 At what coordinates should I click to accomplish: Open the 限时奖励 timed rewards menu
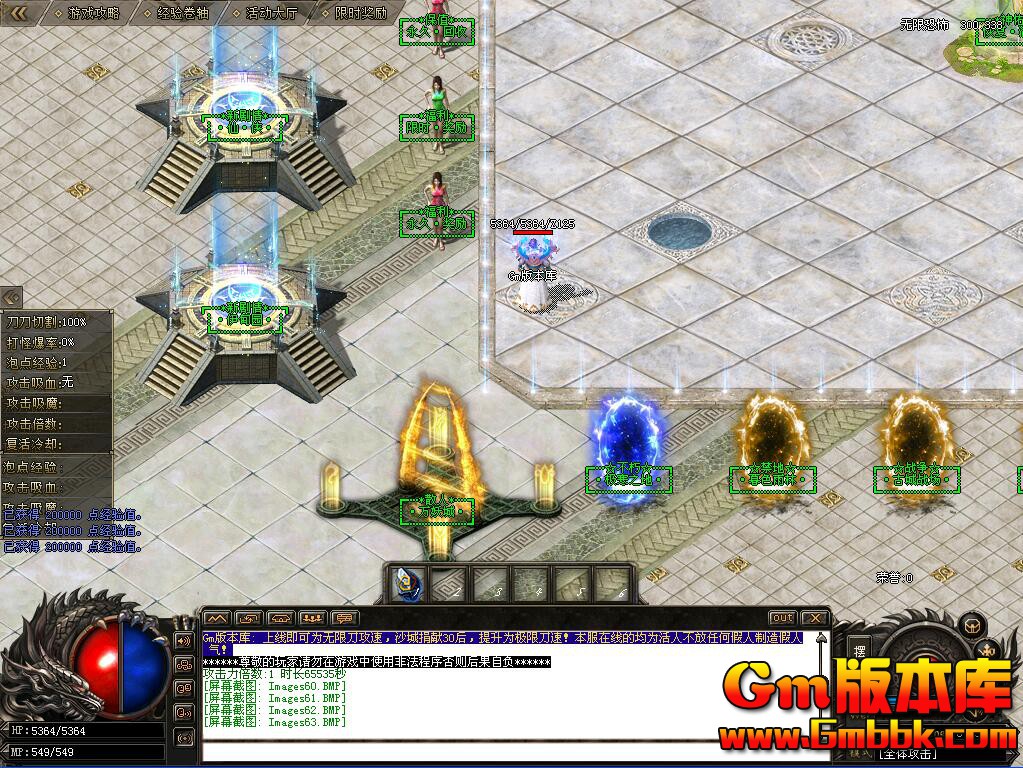(x=357, y=13)
